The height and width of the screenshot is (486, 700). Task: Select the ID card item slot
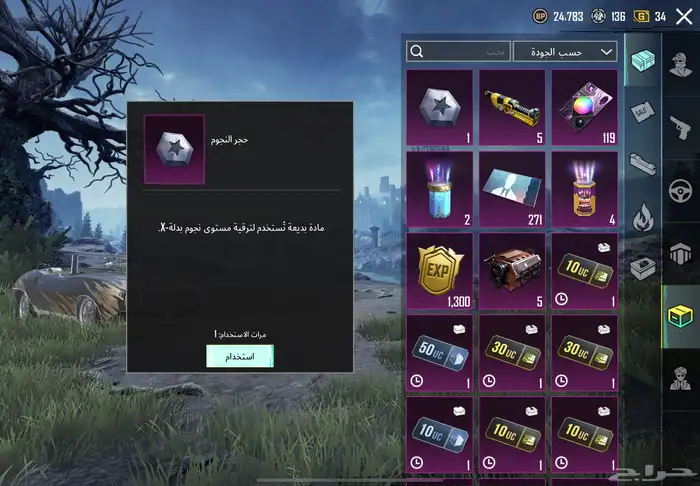pos(512,189)
